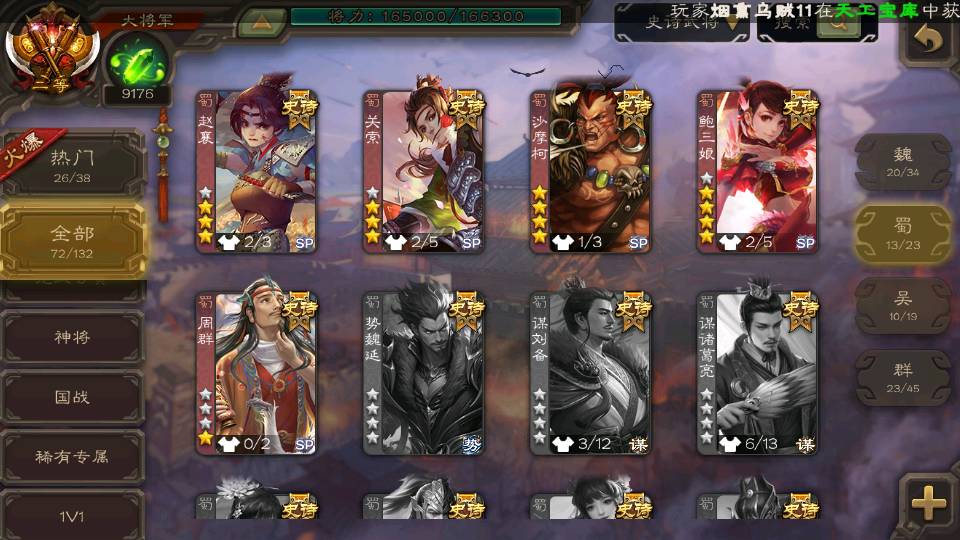Open the 史诗武将 rarity dropdown
This screenshot has height=540, width=960.
682,24
